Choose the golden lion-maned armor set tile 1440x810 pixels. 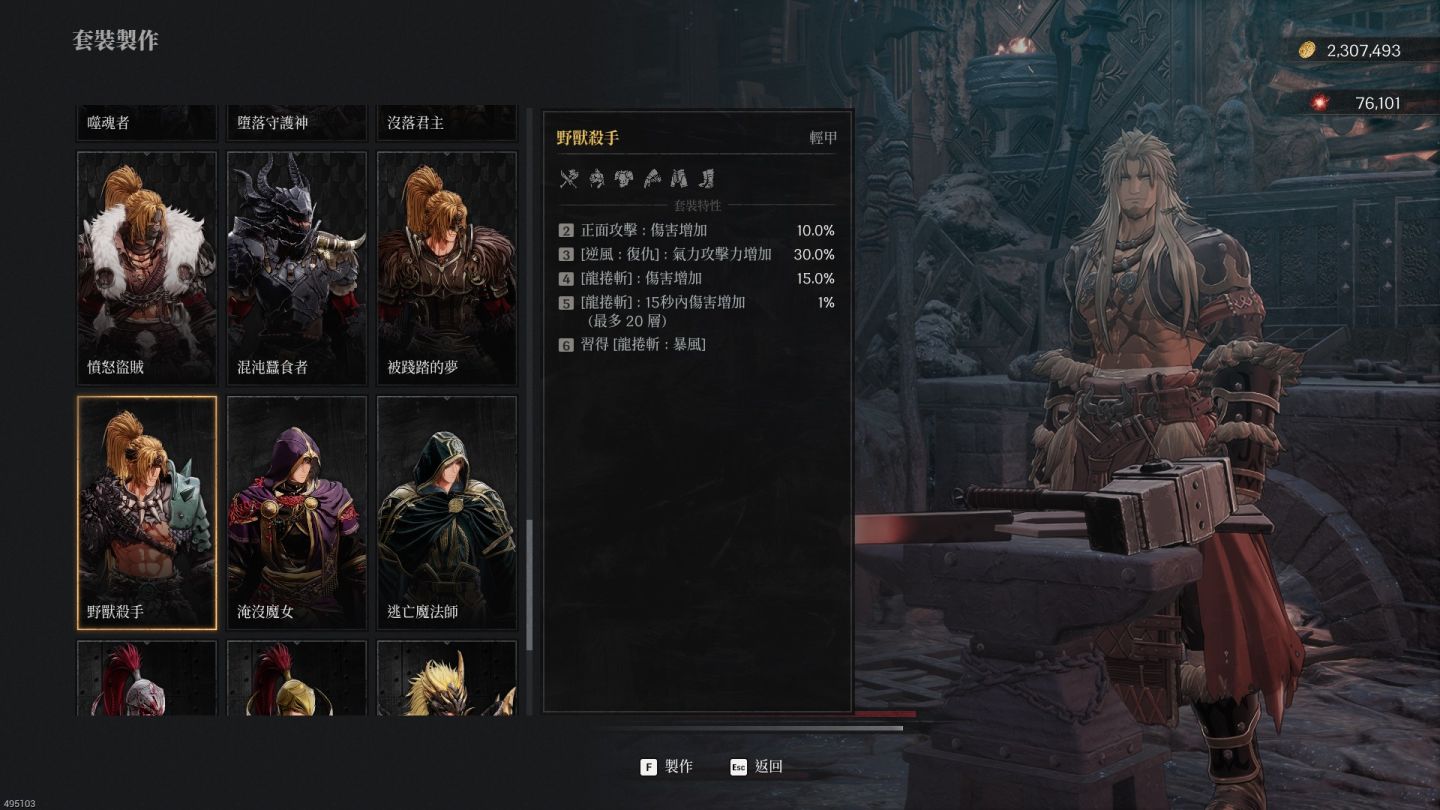click(446, 679)
